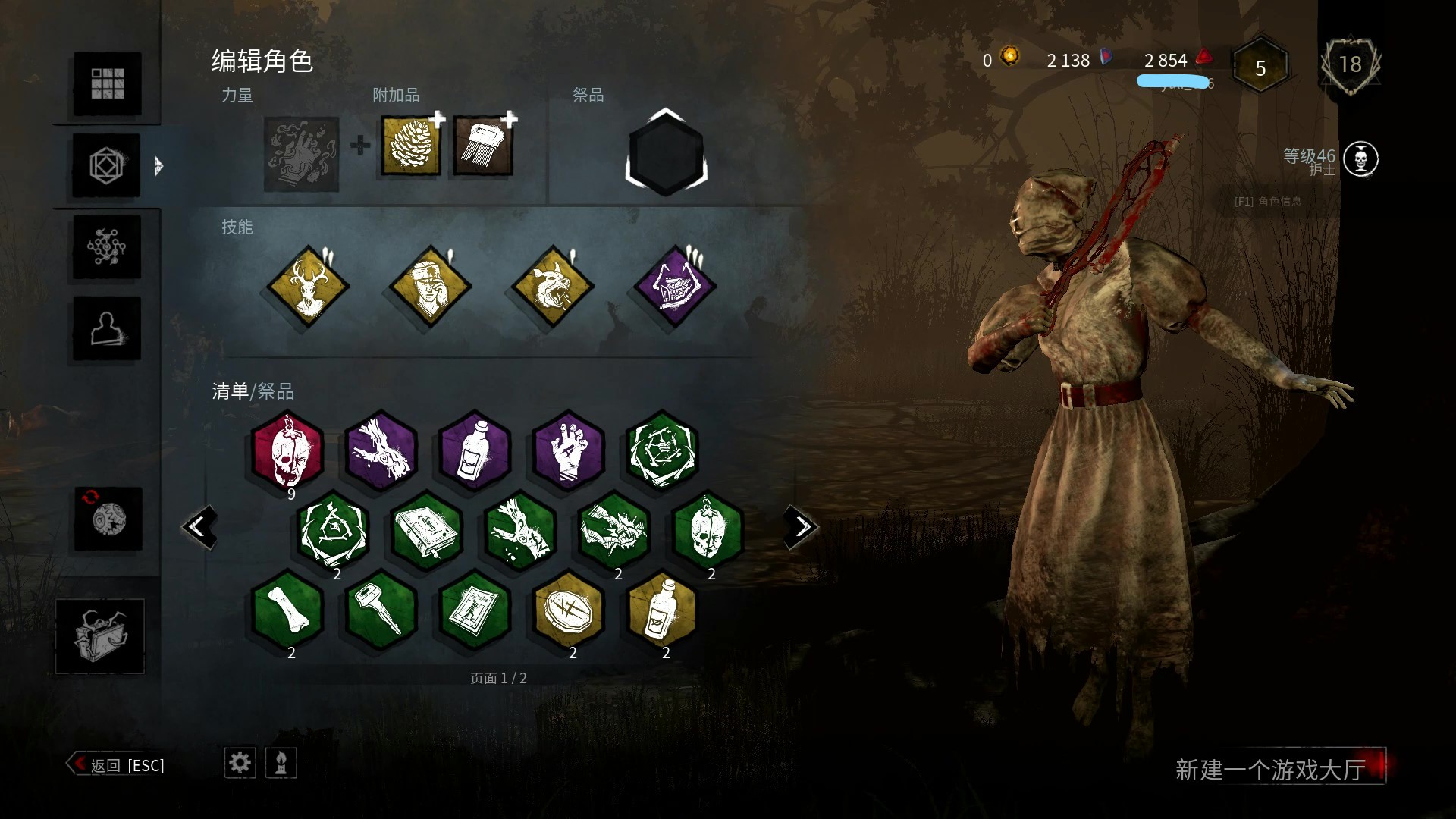Select the pine cone add-on slot
The width and height of the screenshot is (1456, 819).
pos(410,146)
